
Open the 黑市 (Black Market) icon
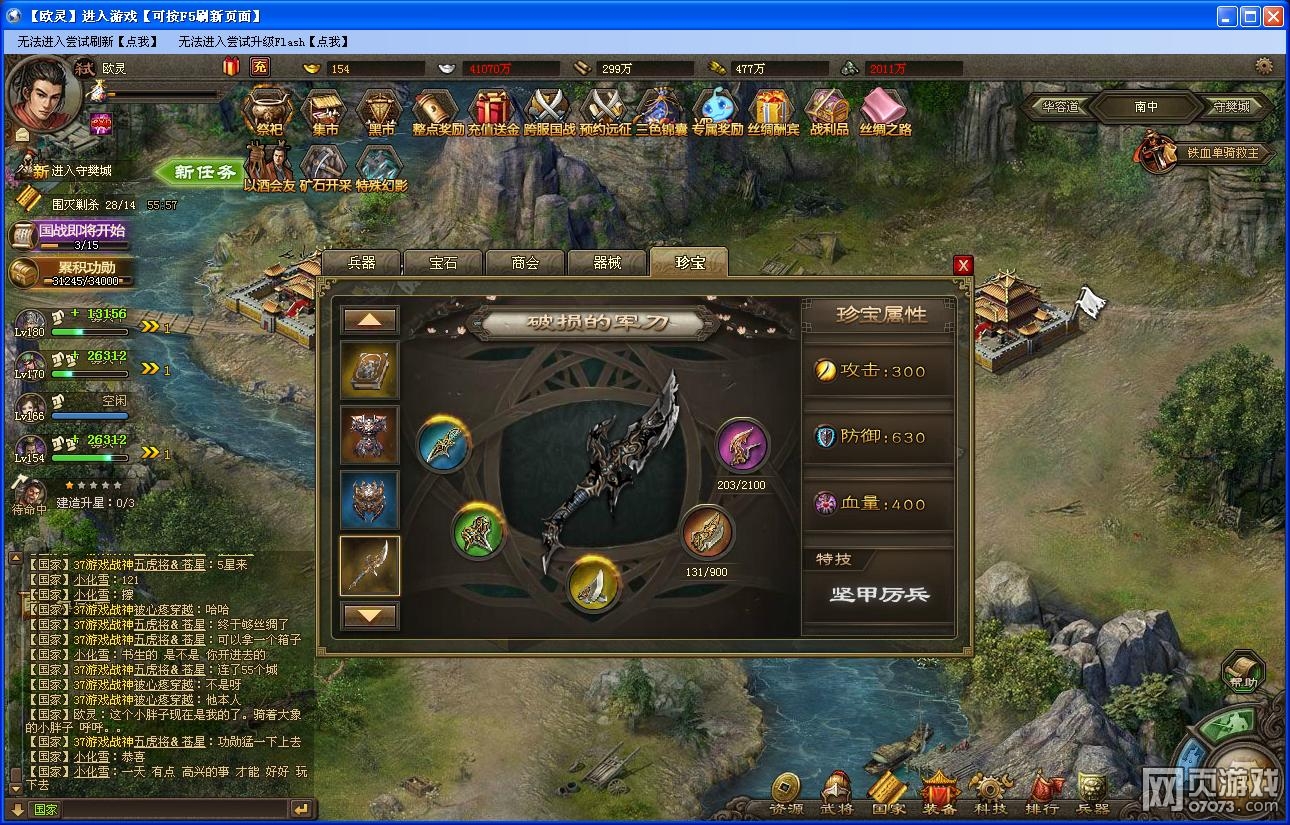pyautogui.click(x=378, y=110)
